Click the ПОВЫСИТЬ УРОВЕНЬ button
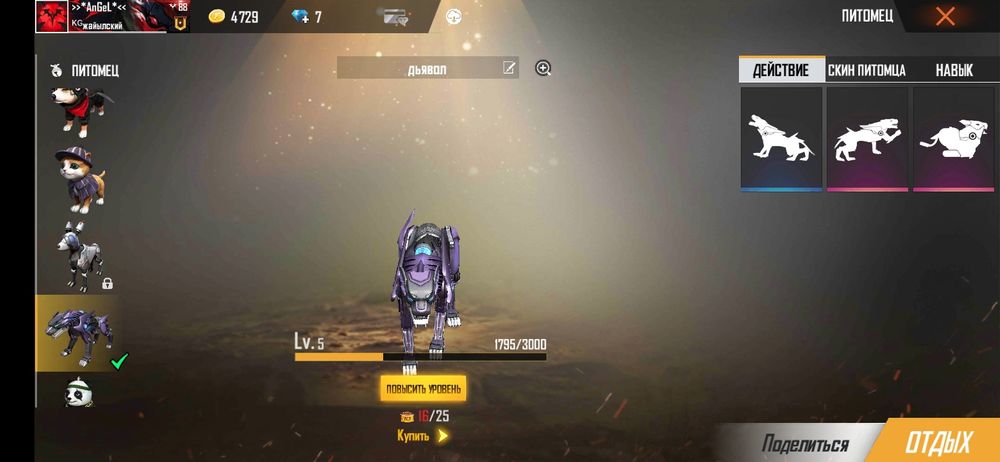 422,388
